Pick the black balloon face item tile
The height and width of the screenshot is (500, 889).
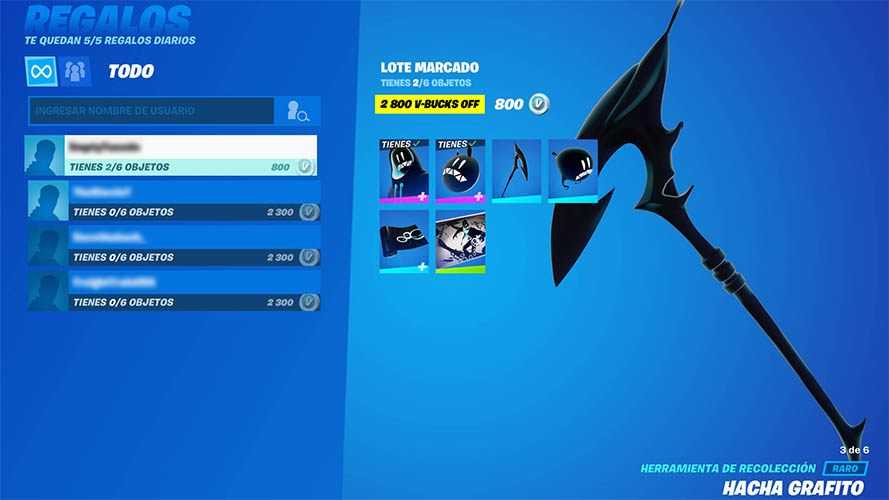click(573, 171)
